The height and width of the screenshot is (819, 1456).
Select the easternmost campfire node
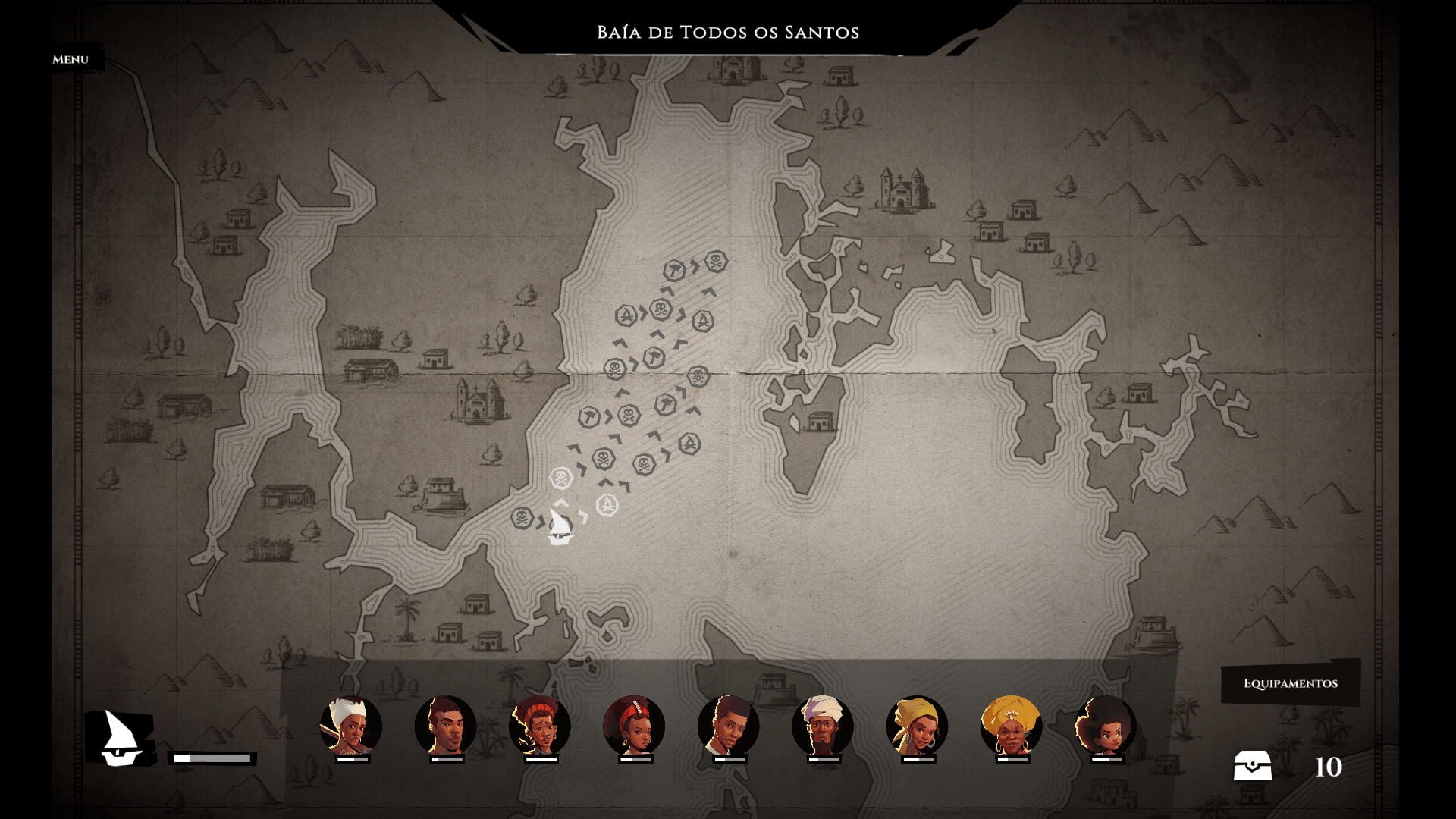pyautogui.click(x=703, y=320)
